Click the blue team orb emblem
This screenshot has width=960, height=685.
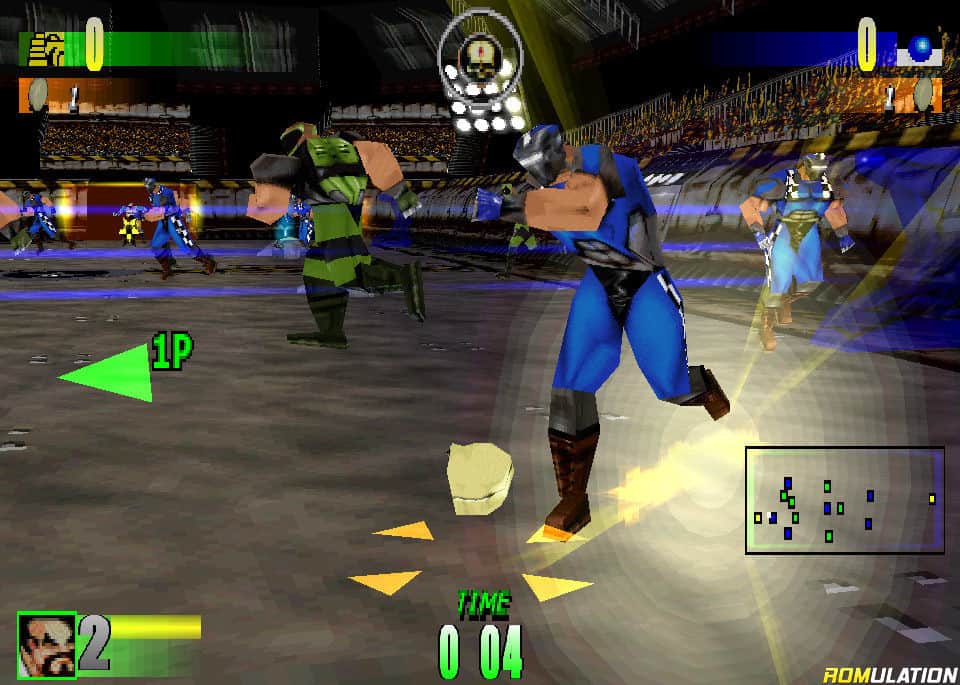point(918,48)
